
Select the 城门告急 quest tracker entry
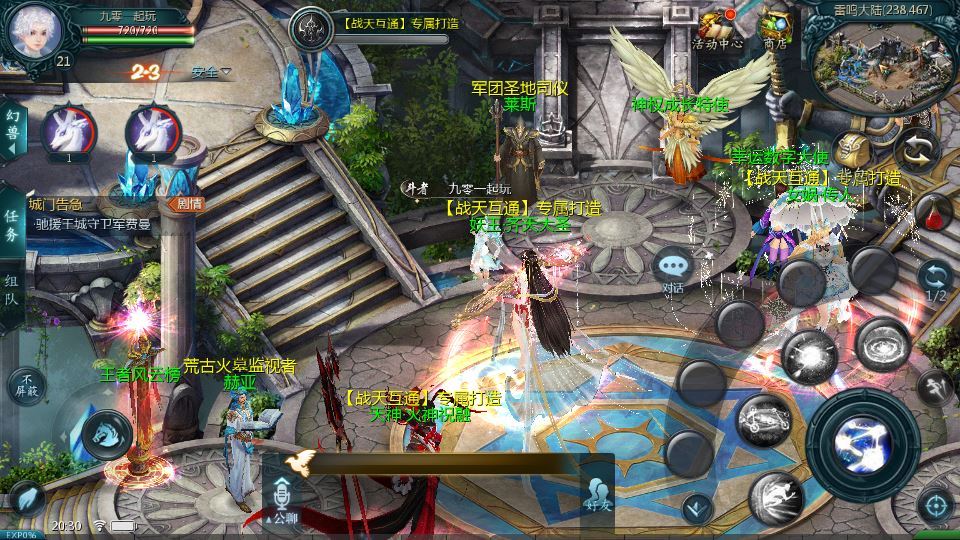90,215
